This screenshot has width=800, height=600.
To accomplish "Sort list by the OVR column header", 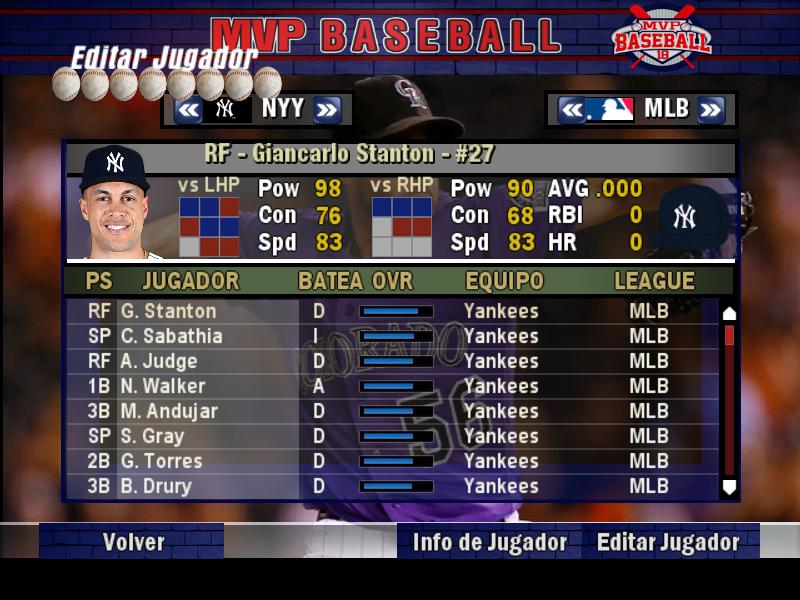I will click(392, 281).
